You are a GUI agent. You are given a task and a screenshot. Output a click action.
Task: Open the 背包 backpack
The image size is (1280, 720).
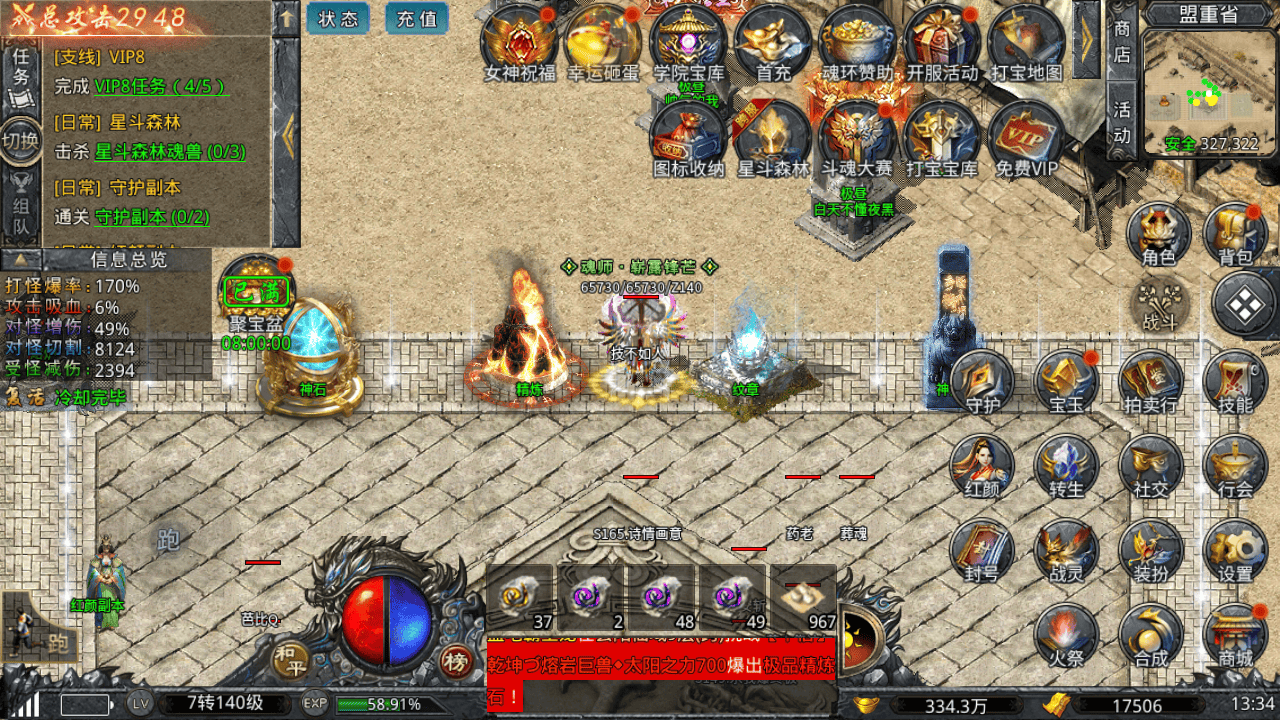point(1235,234)
